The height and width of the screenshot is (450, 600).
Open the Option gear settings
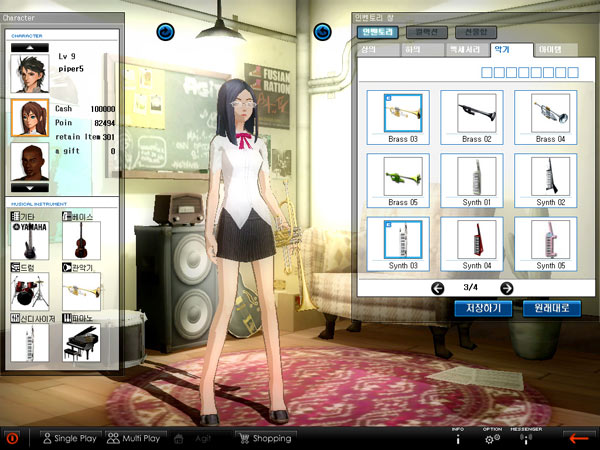[x=492, y=437]
